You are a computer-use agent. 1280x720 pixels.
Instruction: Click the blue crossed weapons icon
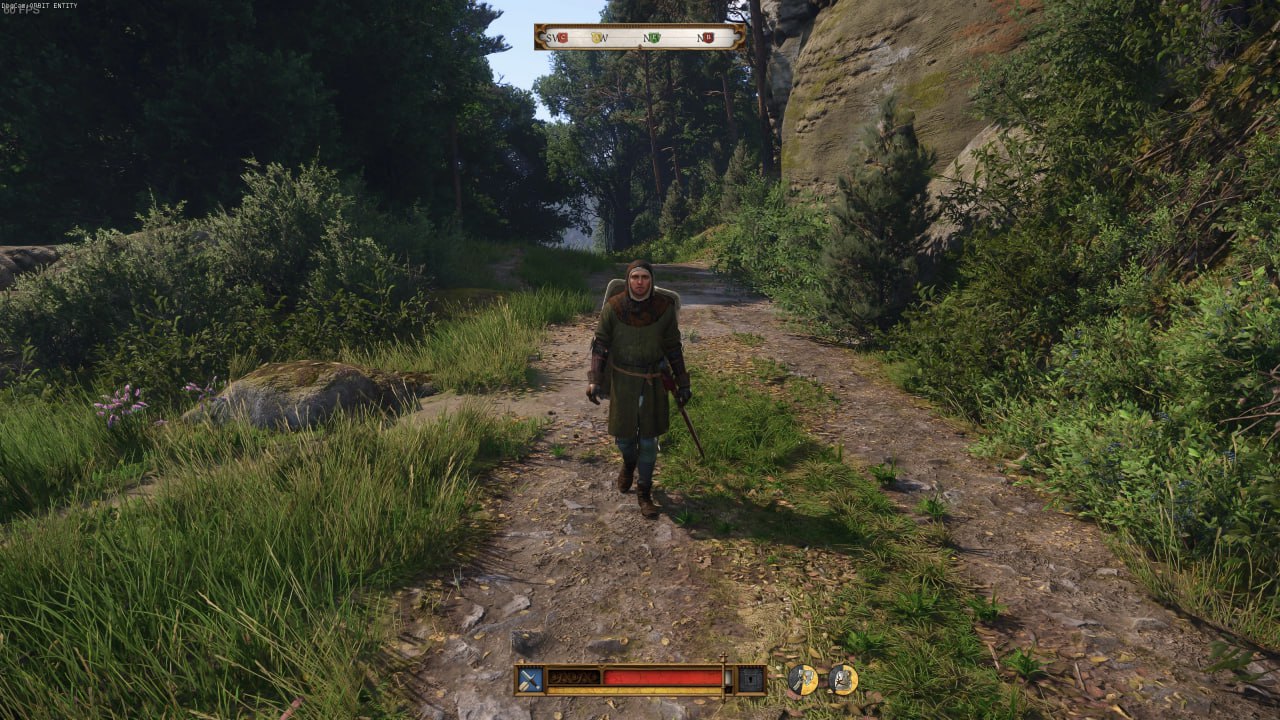[x=530, y=680]
